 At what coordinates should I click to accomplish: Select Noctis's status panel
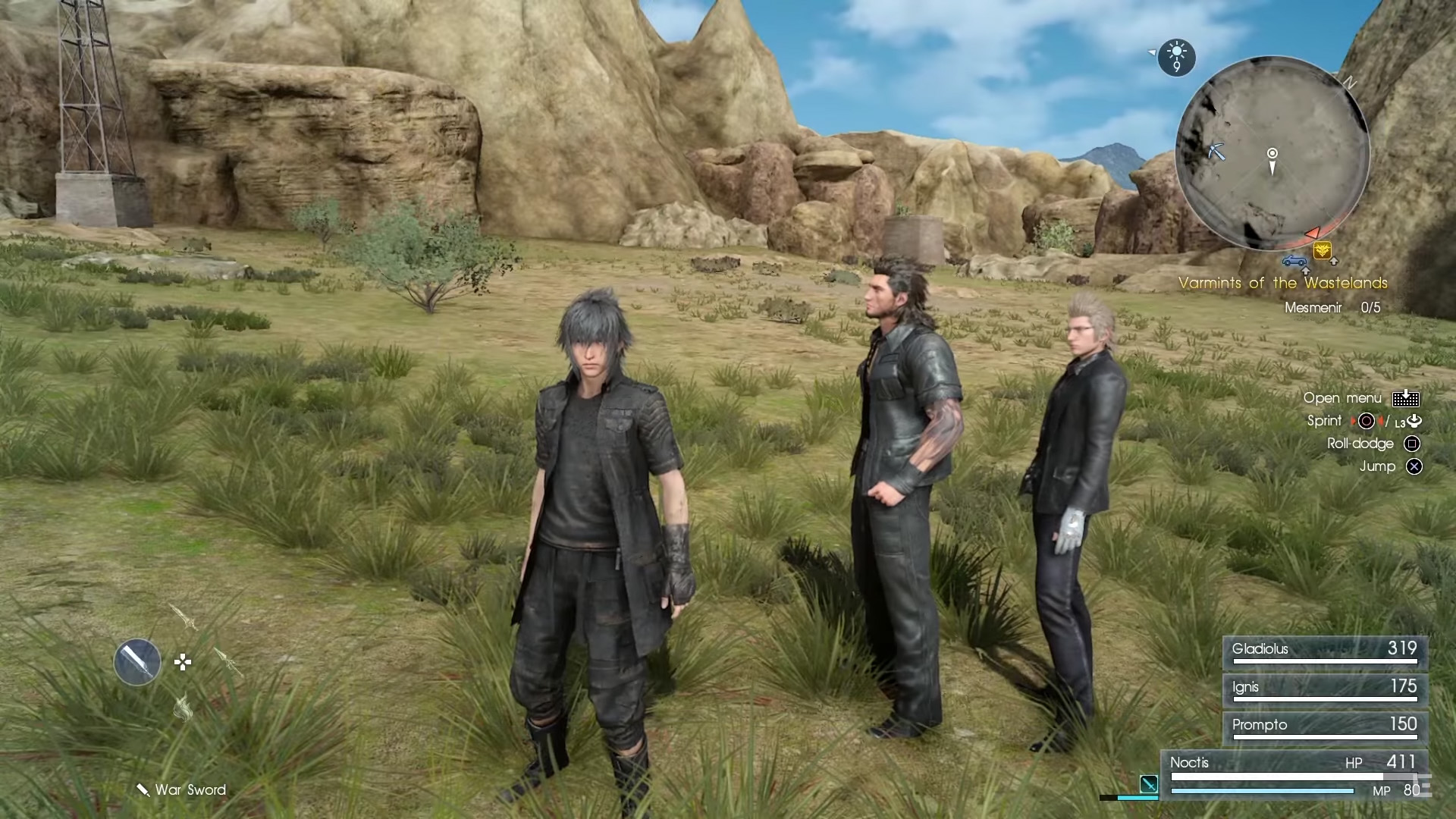1294,775
